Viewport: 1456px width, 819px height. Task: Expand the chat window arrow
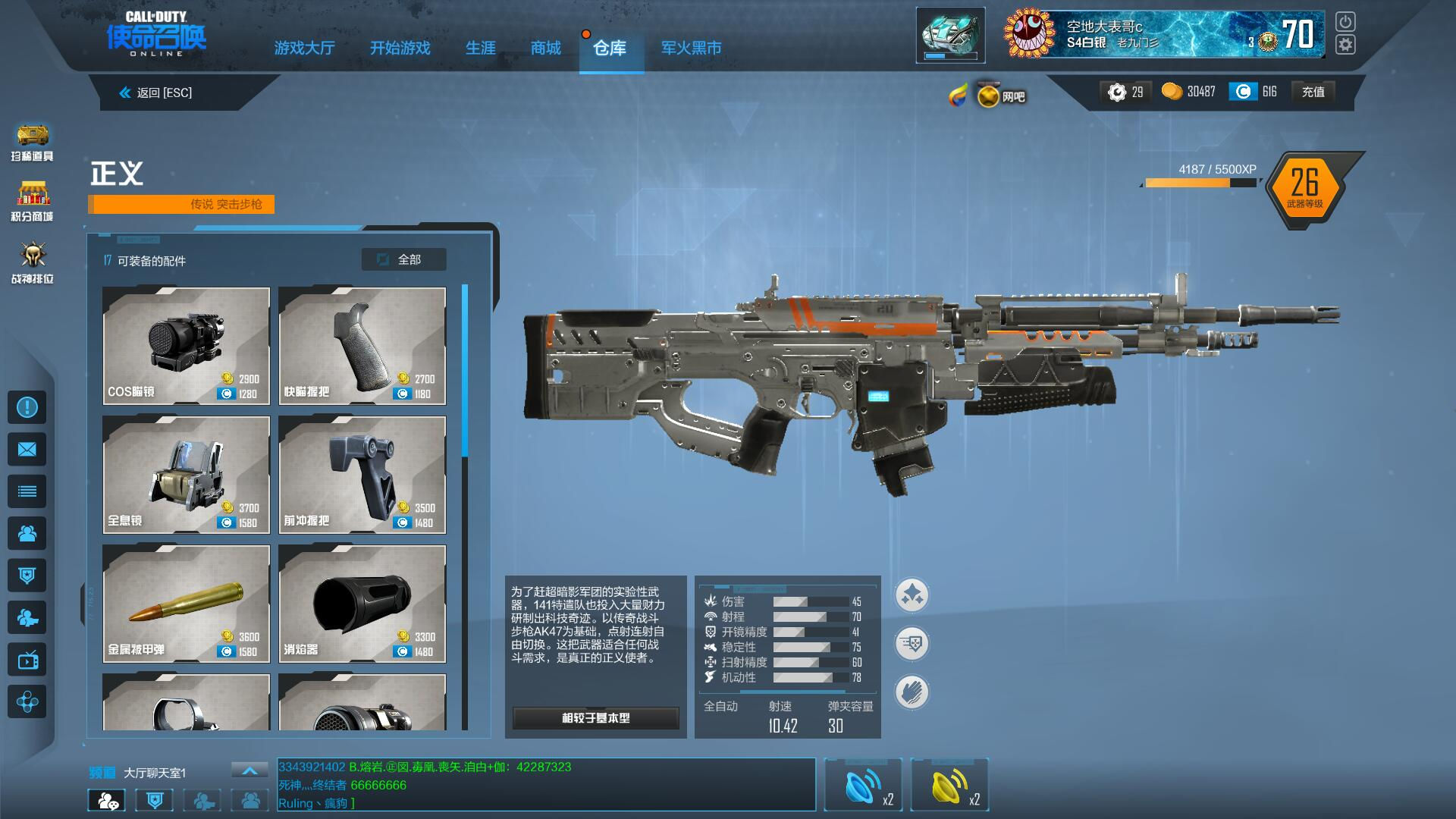coord(249,770)
